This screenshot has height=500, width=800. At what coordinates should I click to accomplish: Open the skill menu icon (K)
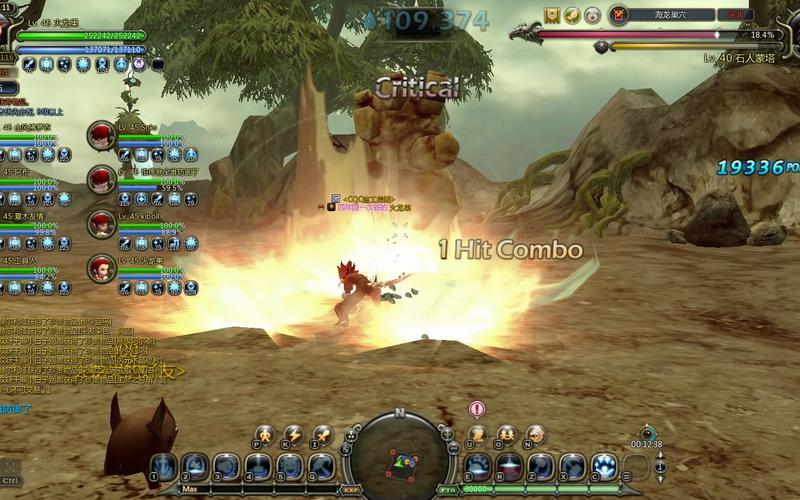pyautogui.click(x=293, y=434)
